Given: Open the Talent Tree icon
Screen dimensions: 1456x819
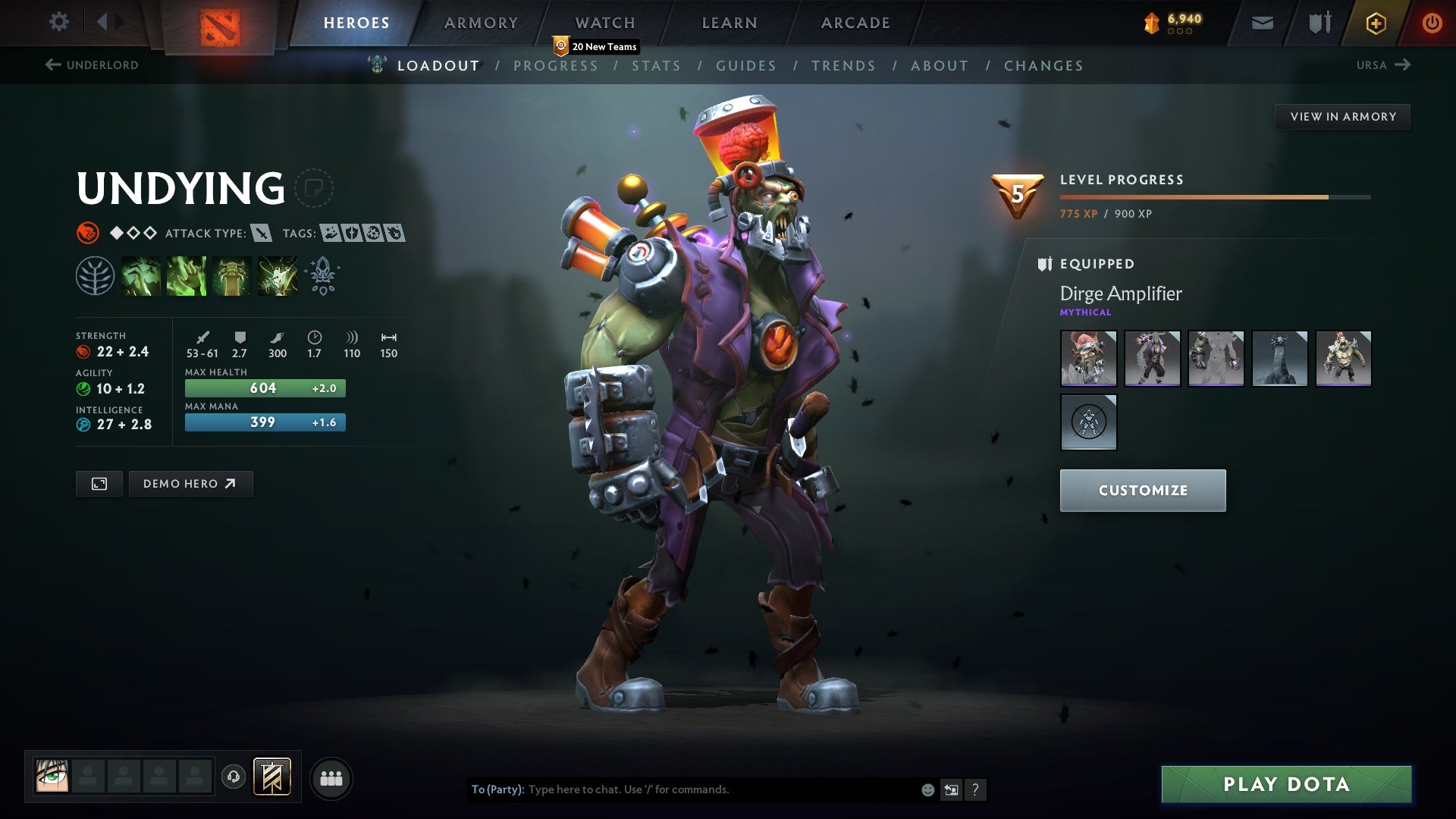Looking at the screenshot, I should pyautogui.click(x=95, y=275).
